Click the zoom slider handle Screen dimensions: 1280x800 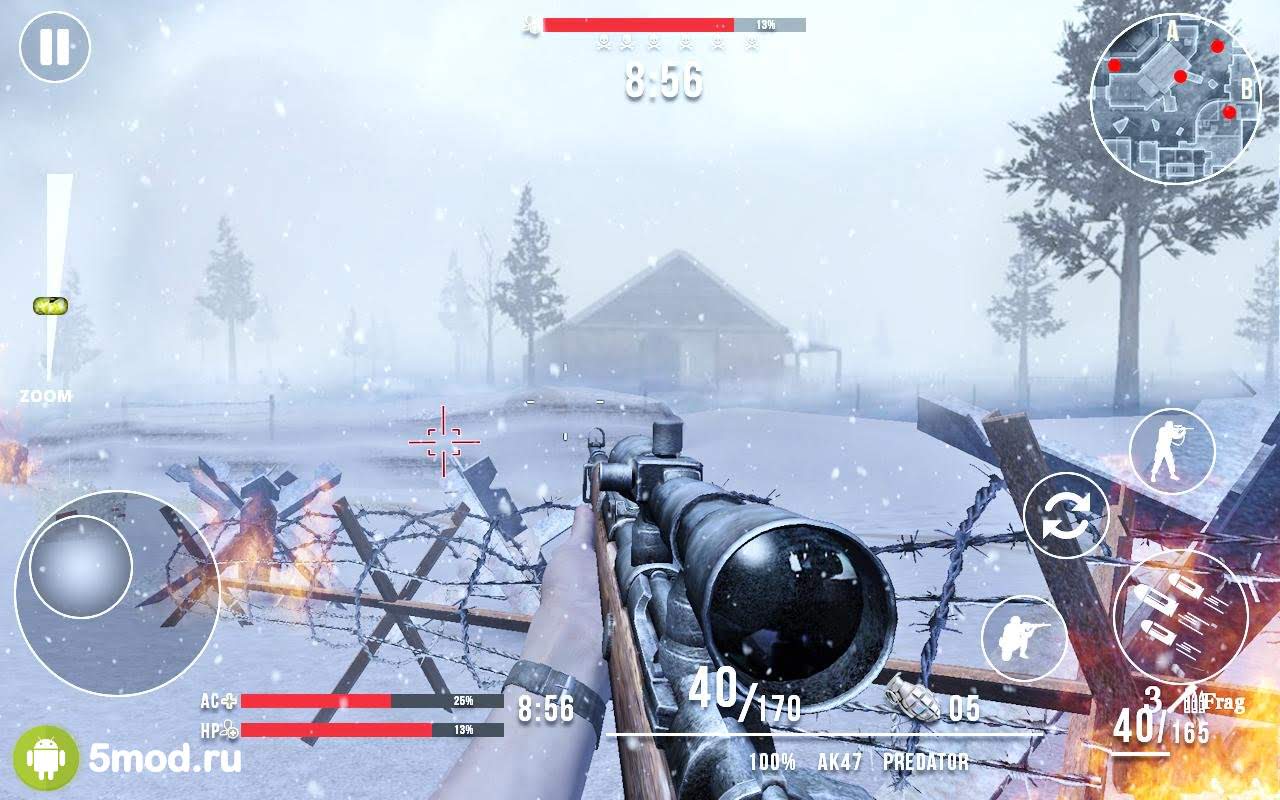click(x=50, y=306)
